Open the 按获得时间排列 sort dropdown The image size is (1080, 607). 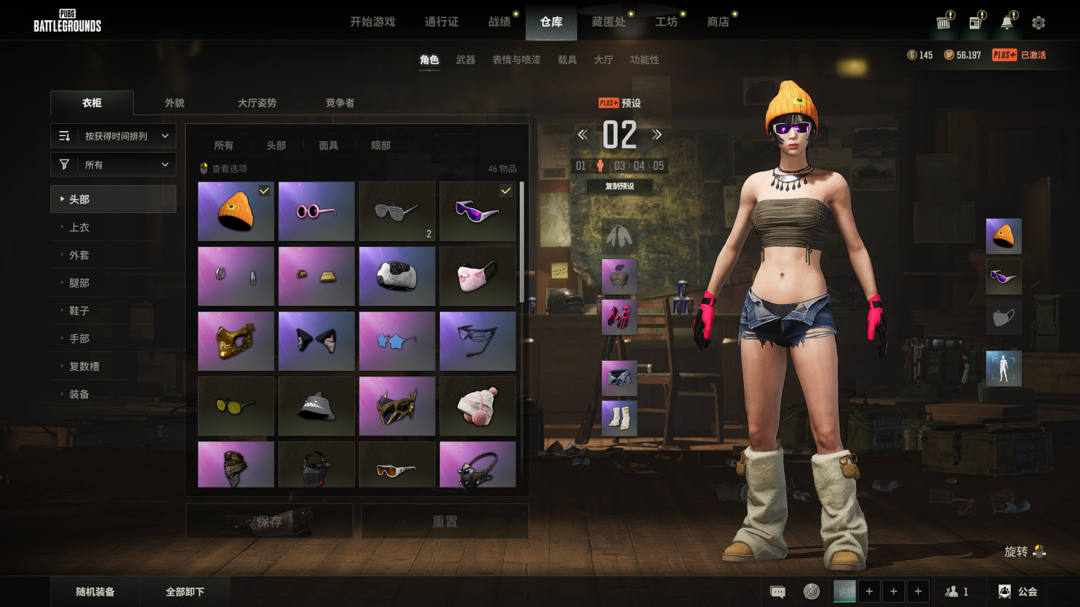[113, 136]
